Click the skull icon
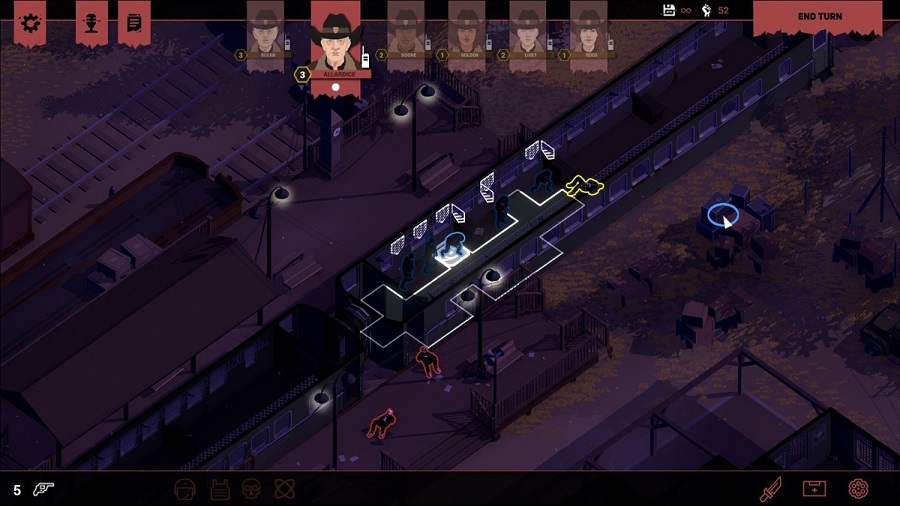The image size is (900, 506). point(251,489)
